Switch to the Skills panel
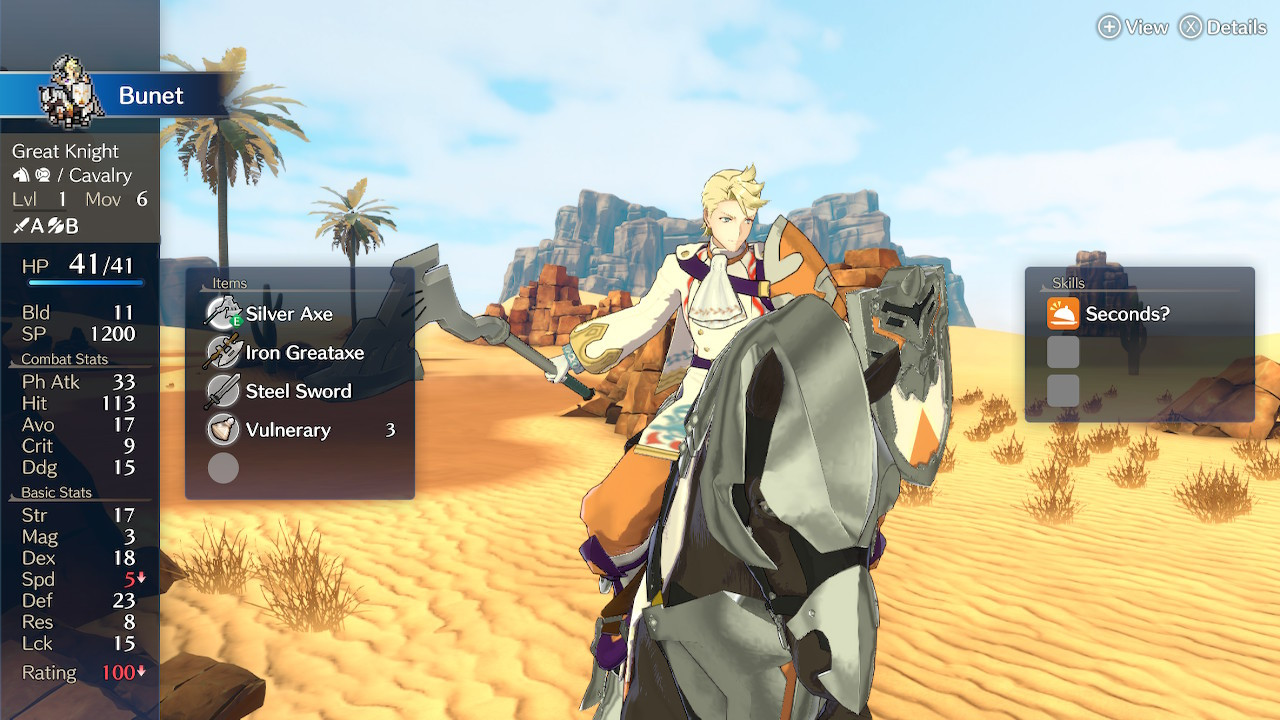1280x720 pixels. [x=1068, y=283]
